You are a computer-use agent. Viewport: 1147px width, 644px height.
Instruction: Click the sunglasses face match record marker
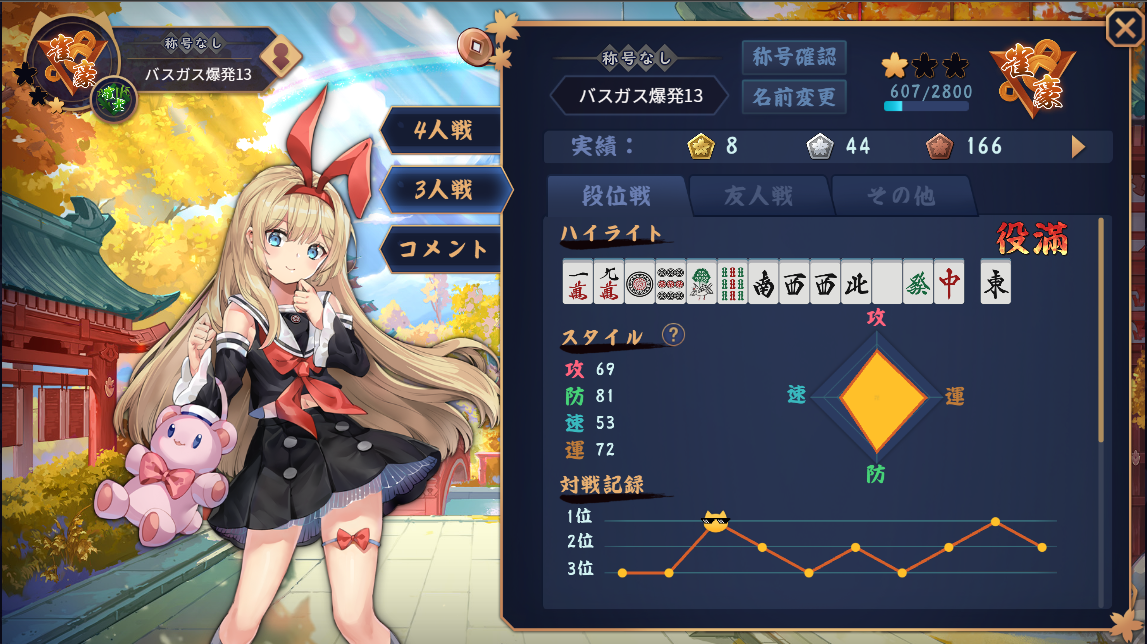pyautogui.click(x=714, y=520)
